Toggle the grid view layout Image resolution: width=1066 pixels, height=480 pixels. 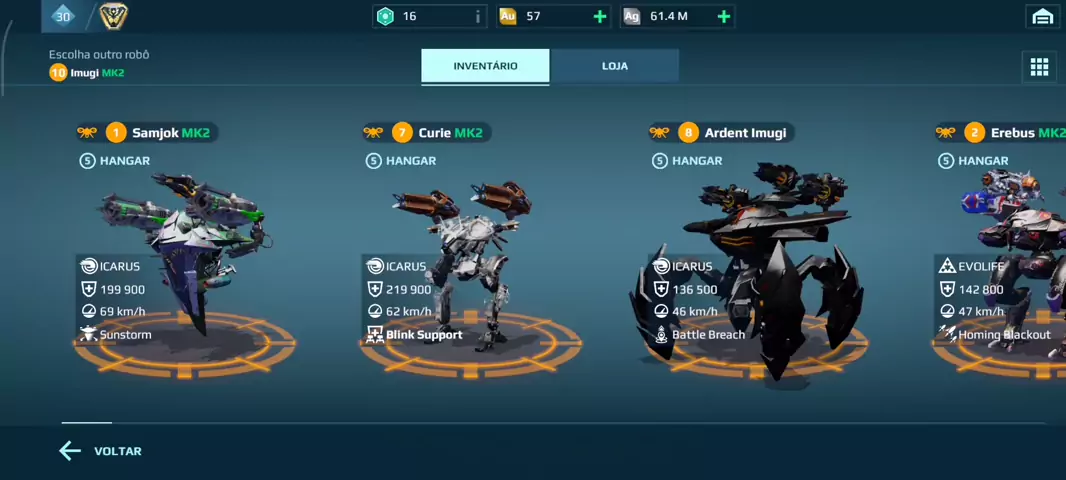click(1039, 67)
